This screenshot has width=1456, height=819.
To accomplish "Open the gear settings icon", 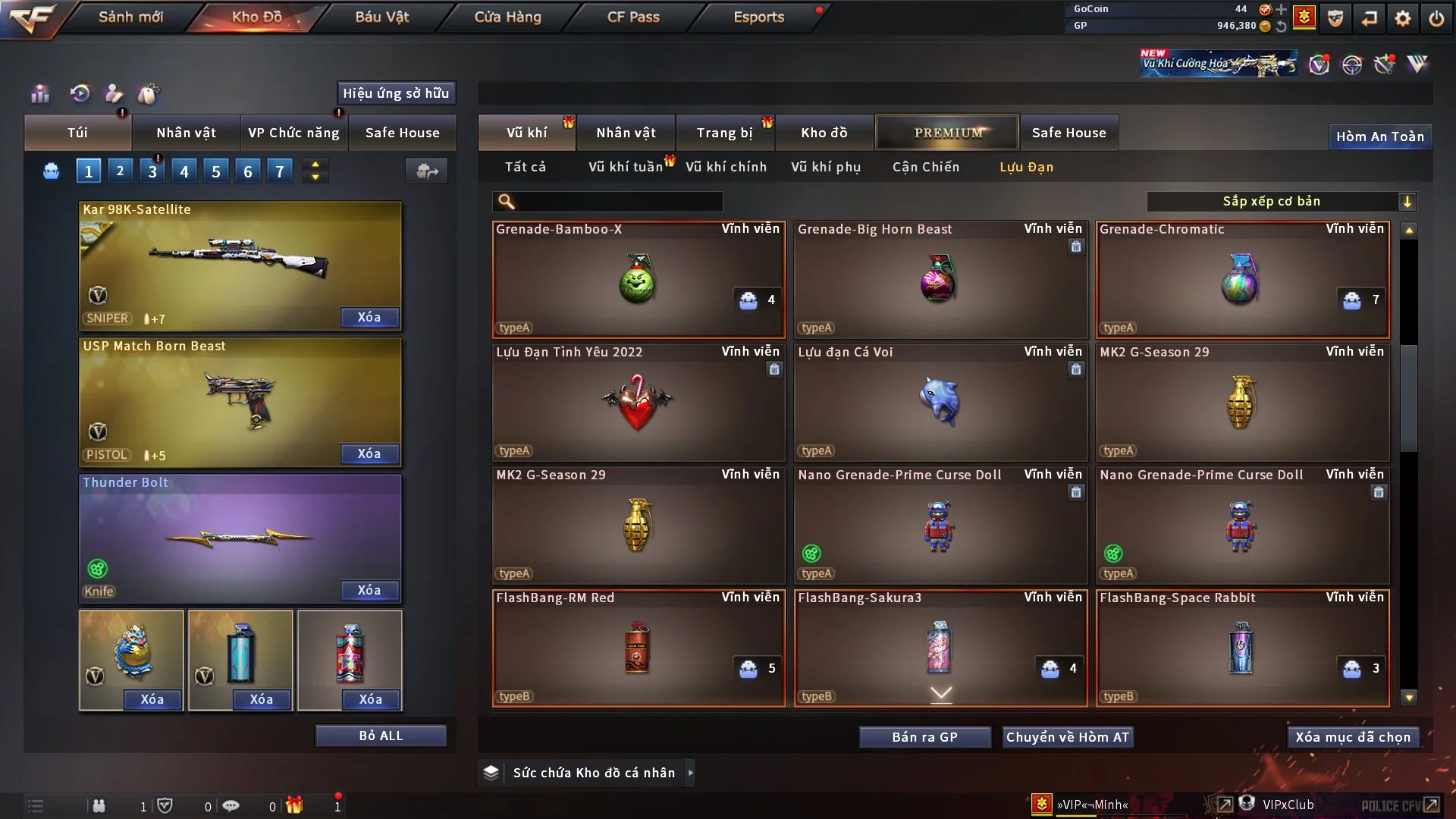I will point(1403,18).
